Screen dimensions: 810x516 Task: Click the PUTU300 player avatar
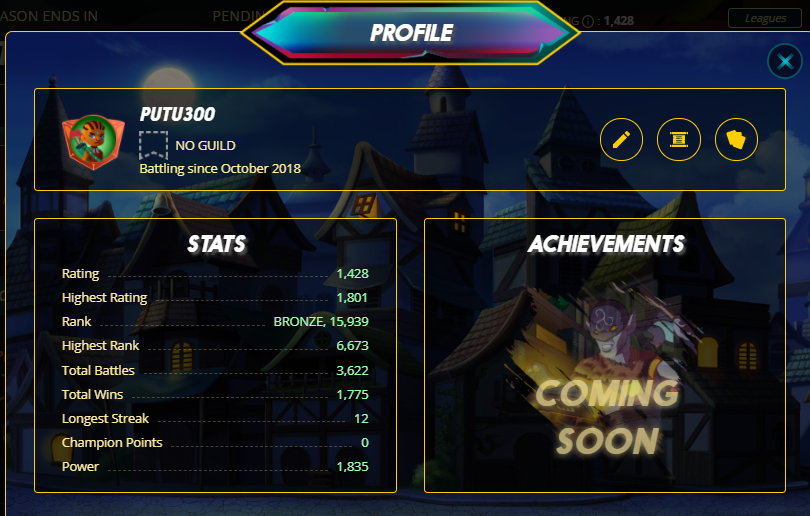pos(86,142)
